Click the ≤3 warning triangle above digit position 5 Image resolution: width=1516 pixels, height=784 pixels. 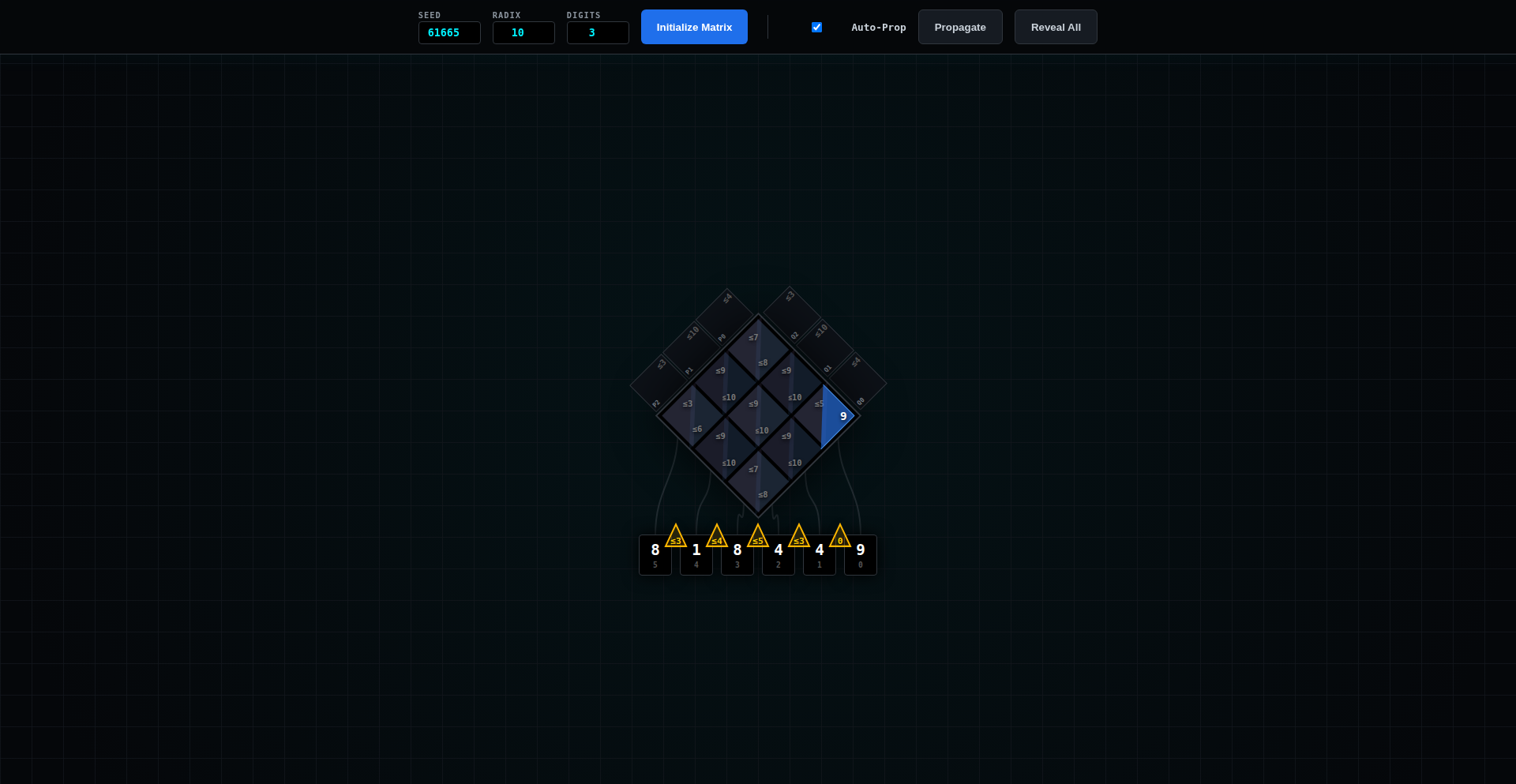(x=676, y=536)
